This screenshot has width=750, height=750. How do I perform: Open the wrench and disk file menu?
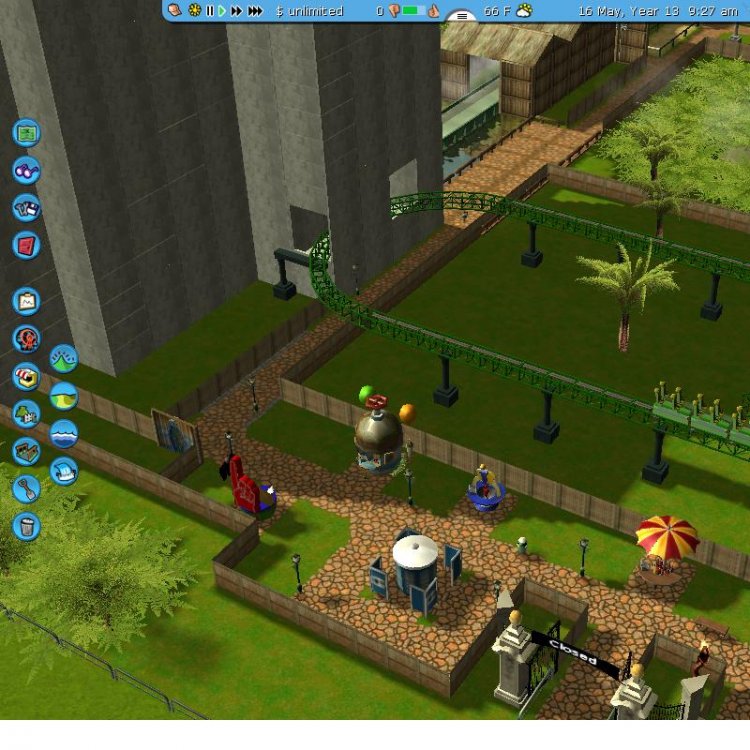[x=26, y=208]
